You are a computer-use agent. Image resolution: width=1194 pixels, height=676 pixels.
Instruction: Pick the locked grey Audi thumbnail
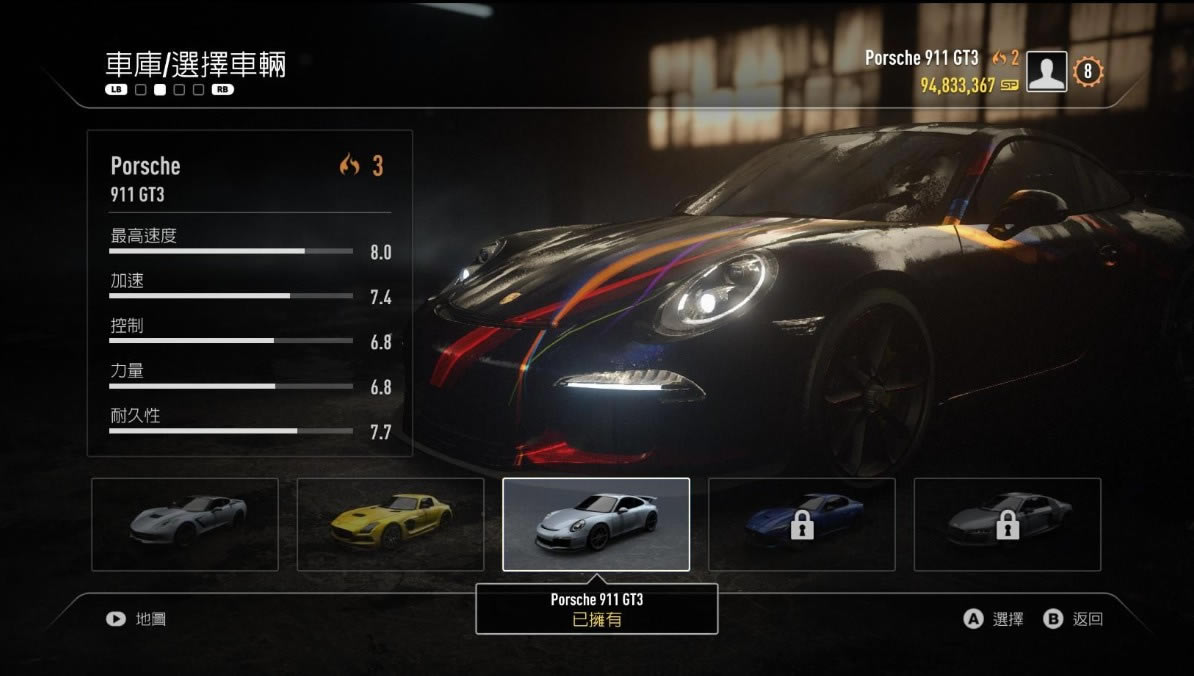click(1007, 524)
